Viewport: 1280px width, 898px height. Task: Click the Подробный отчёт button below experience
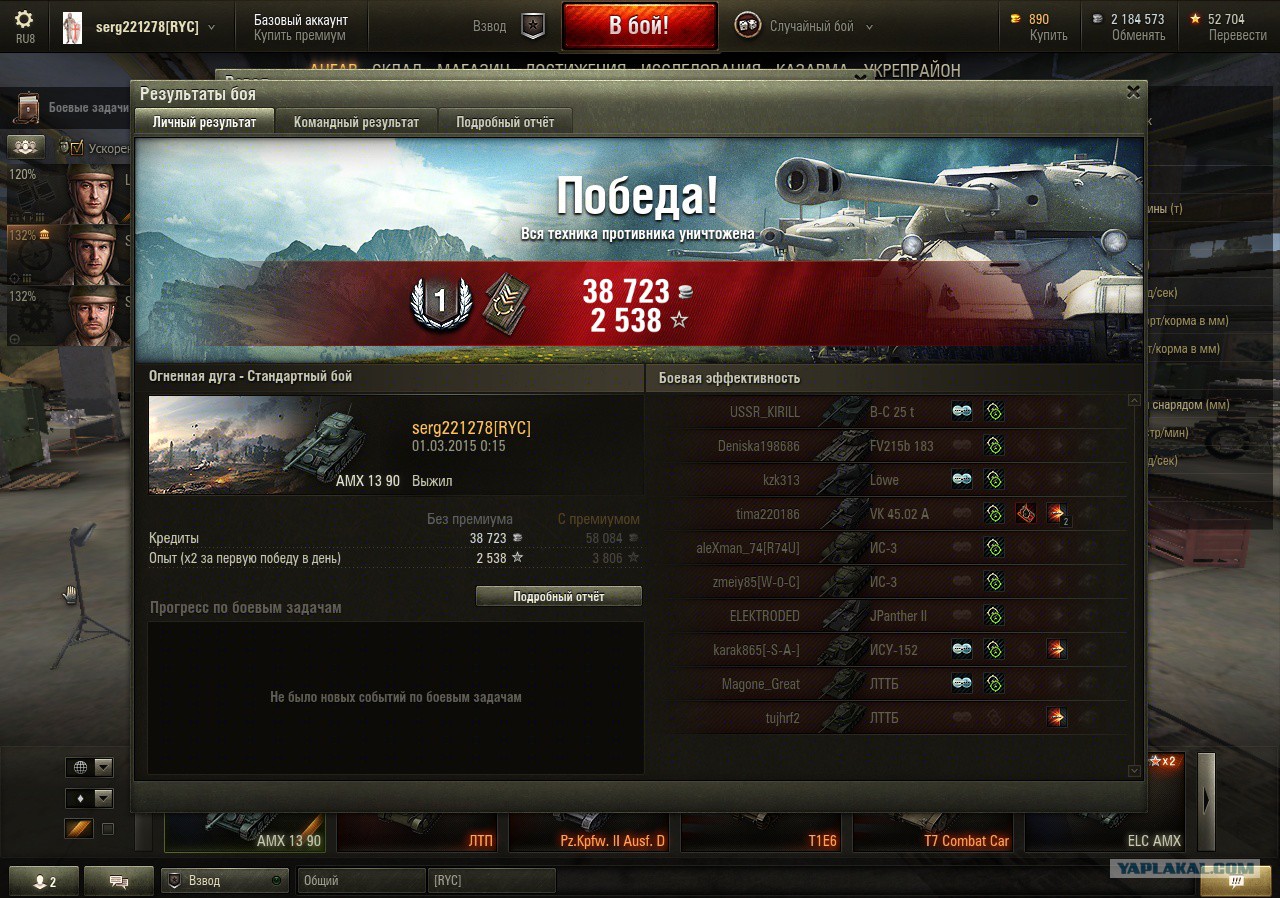[558, 597]
